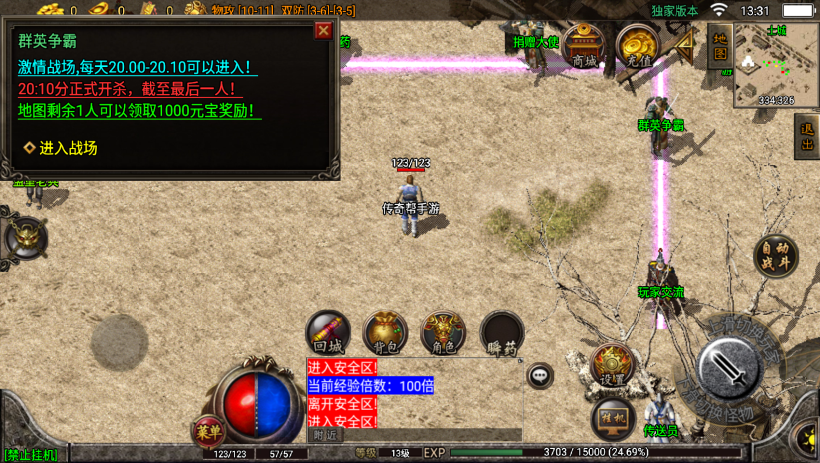820x463 pixels.
Task: Open the 地图 map button
Action: tap(719, 46)
